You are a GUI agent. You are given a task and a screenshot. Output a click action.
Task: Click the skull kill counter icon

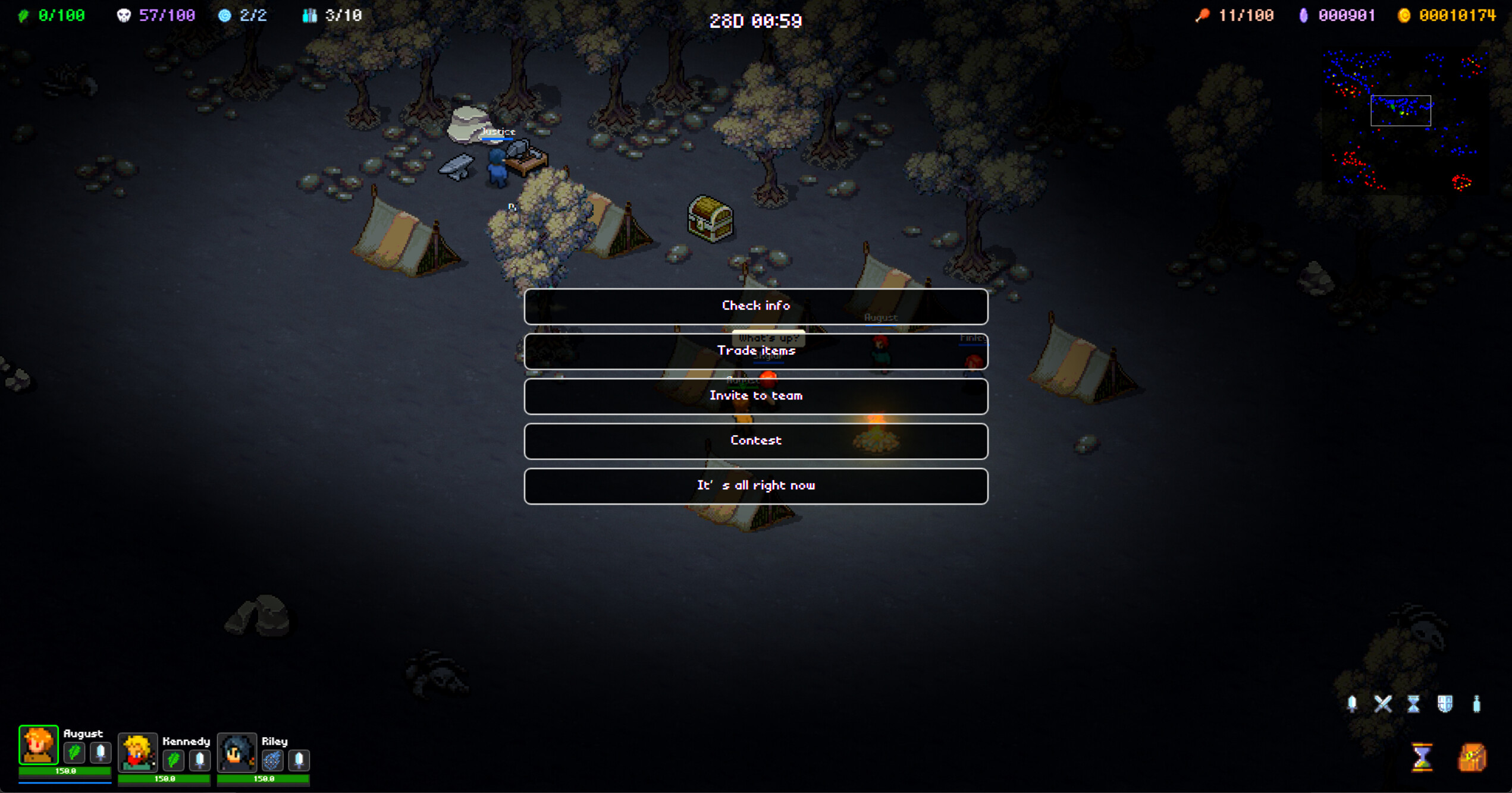click(x=125, y=15)
